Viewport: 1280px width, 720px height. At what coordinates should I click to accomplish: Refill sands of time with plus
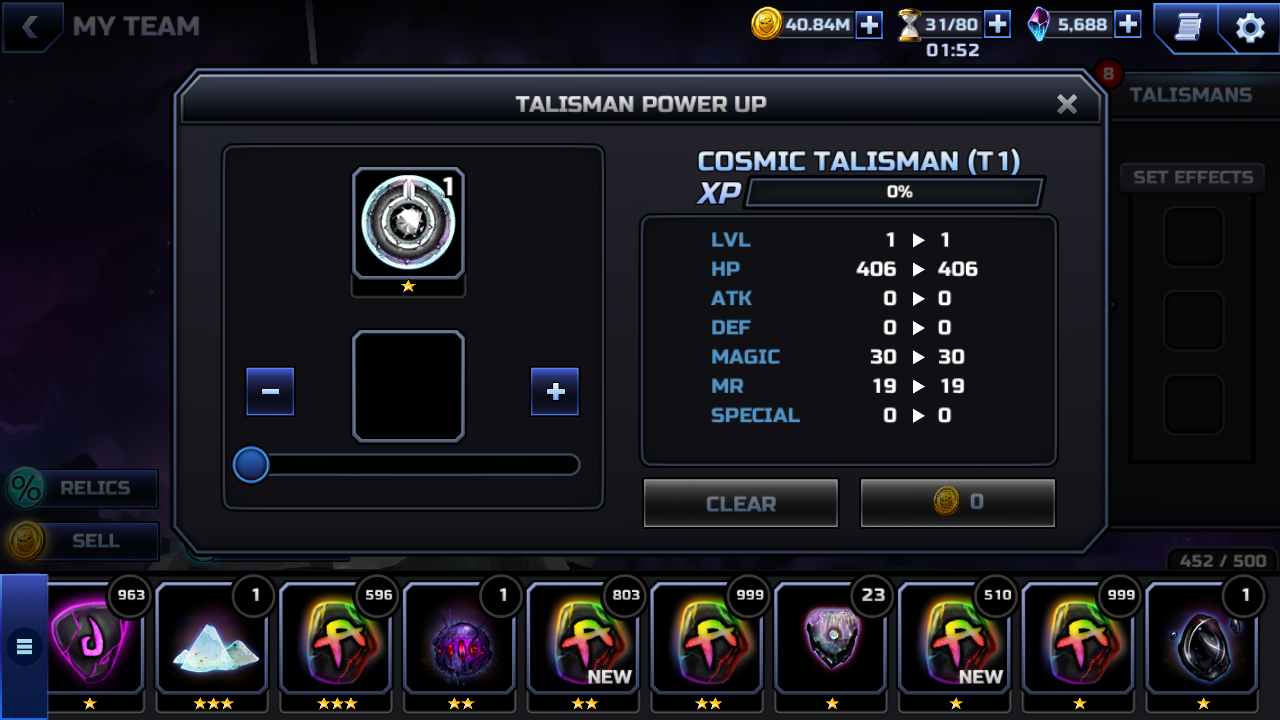point(997,25)
